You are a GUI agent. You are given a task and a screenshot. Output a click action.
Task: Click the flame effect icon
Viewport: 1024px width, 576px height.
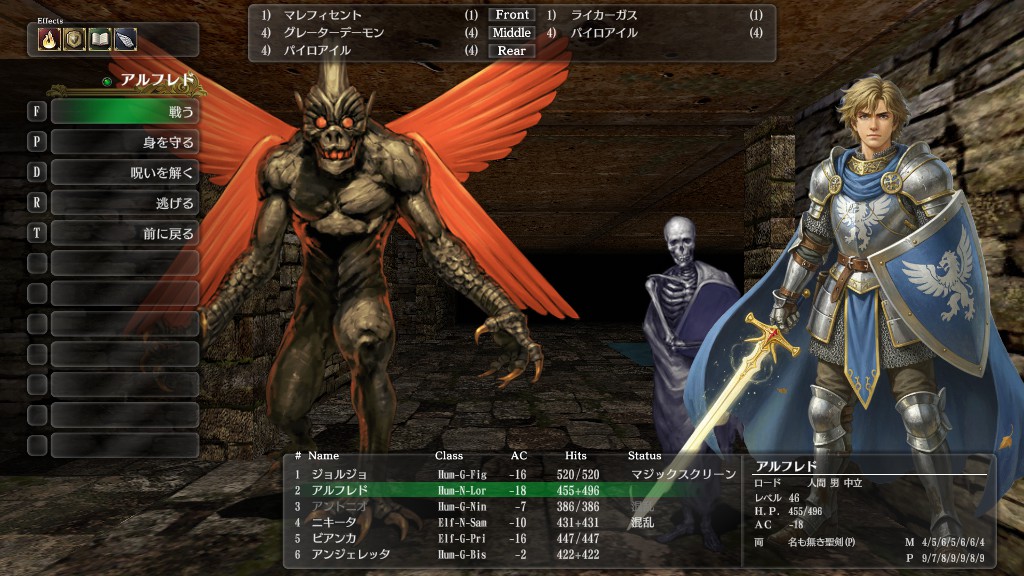click(x=49, y=39)
